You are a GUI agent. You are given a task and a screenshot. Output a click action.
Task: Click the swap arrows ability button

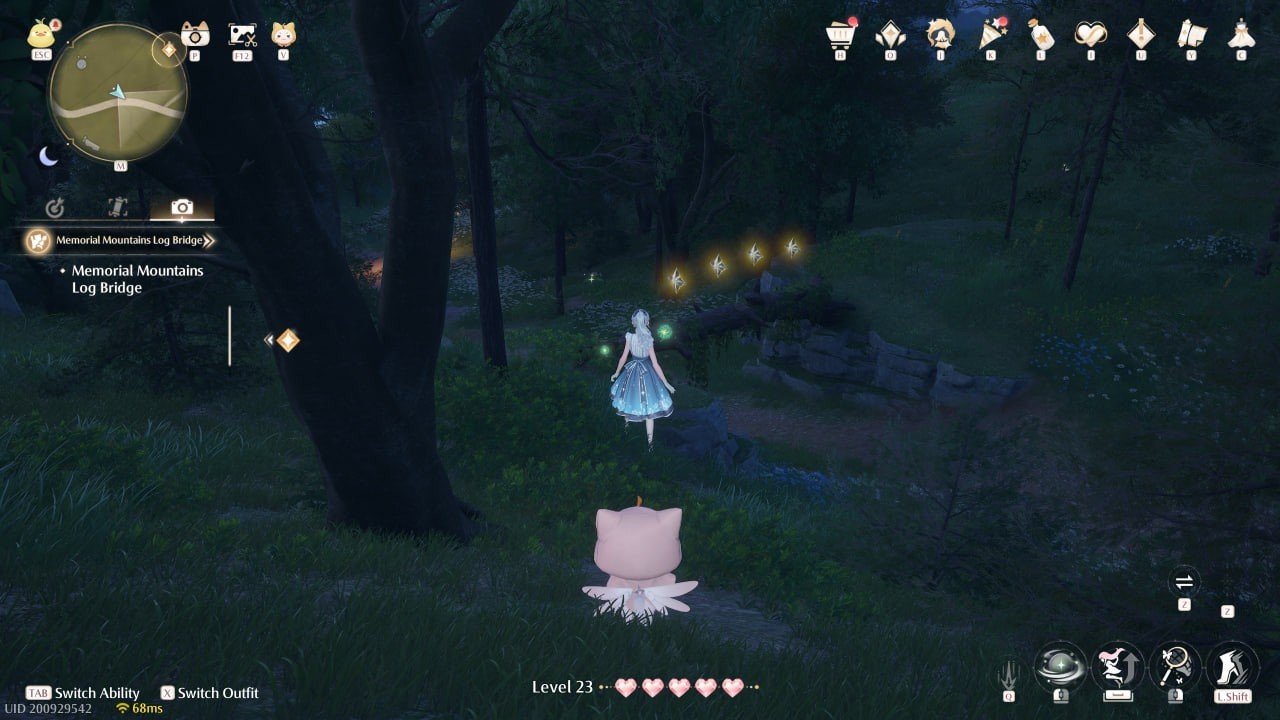click(1184, 581)
